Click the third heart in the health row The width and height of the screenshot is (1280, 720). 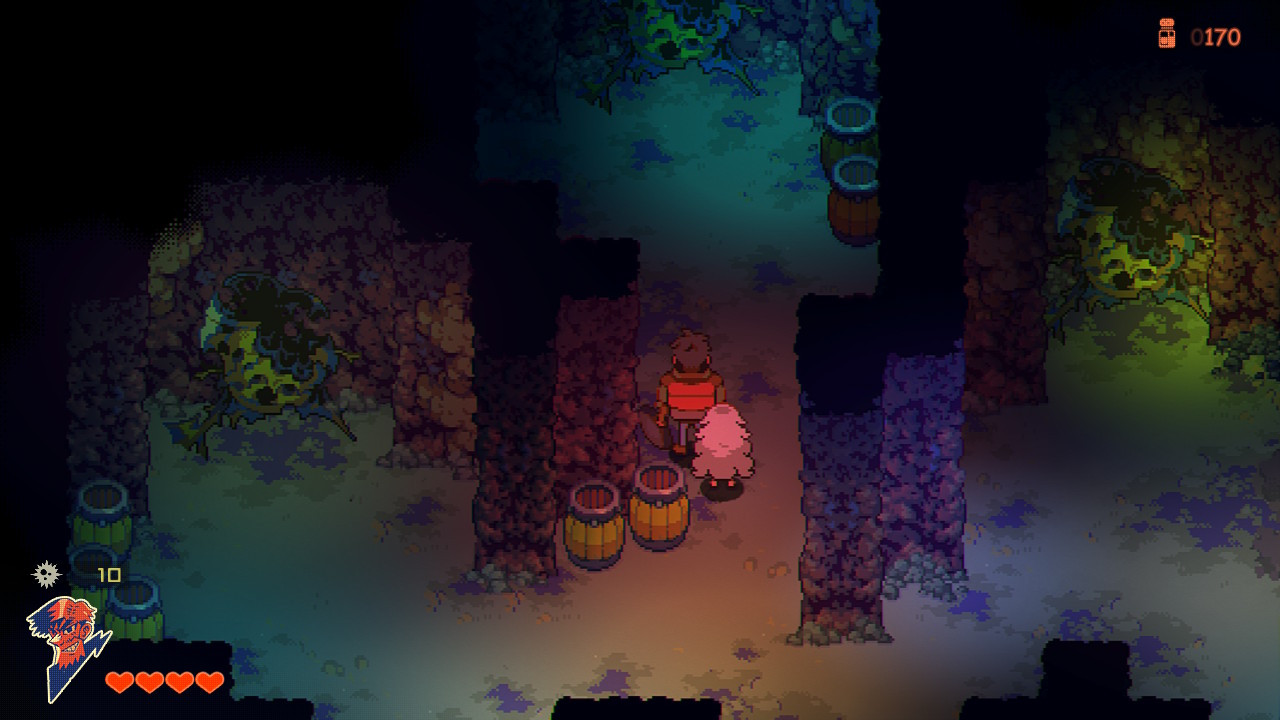178,682
